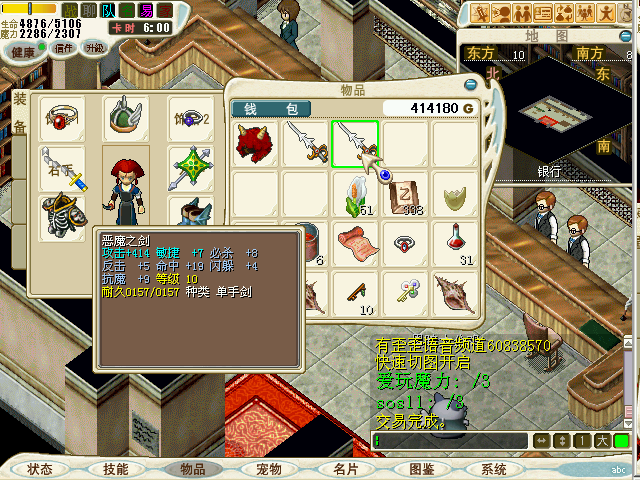Open the 技能 skills tab

point(116,469)
